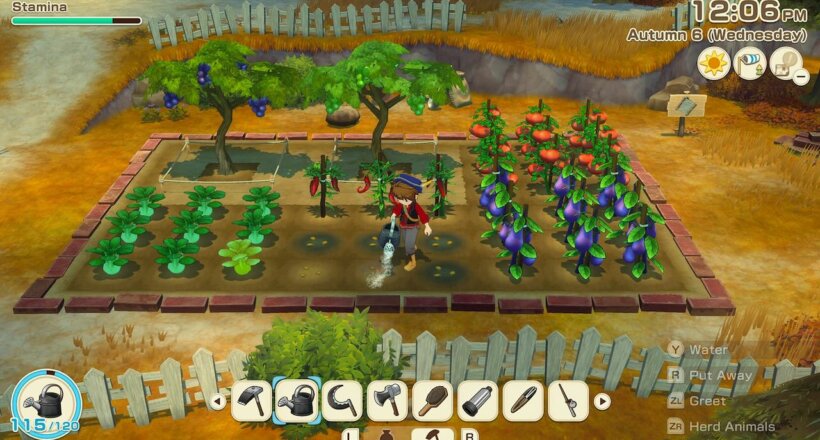Open the map icon with minus sign
This screenshot has height=440, width=820.
787,65
